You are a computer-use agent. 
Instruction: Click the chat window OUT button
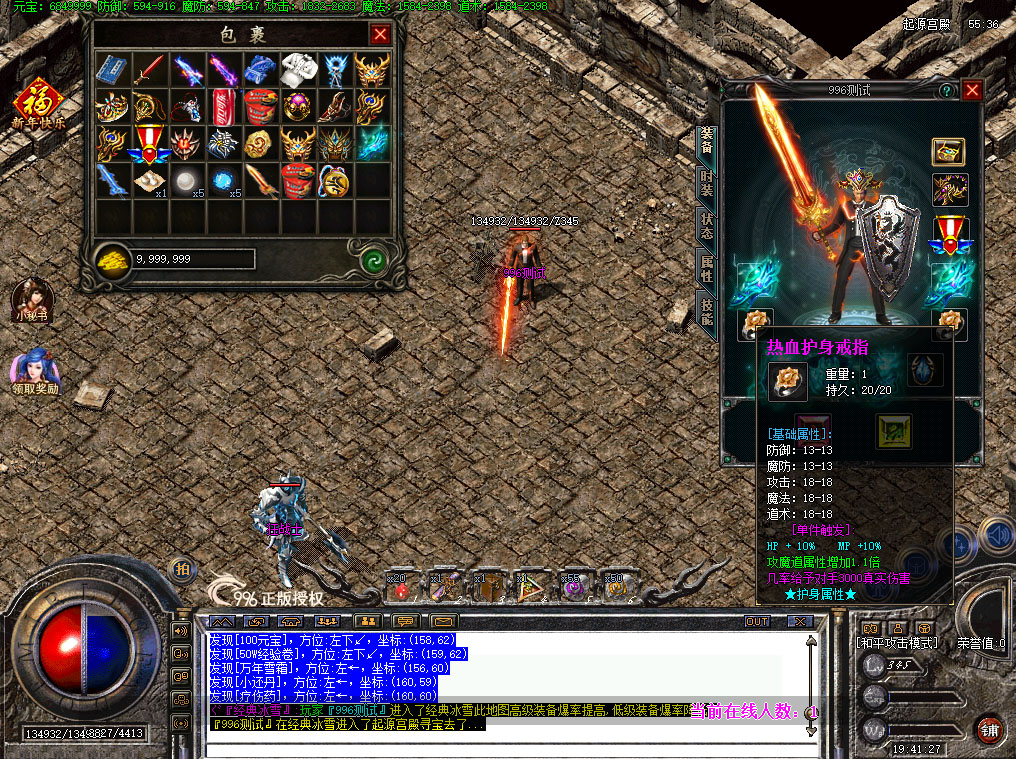757,621
